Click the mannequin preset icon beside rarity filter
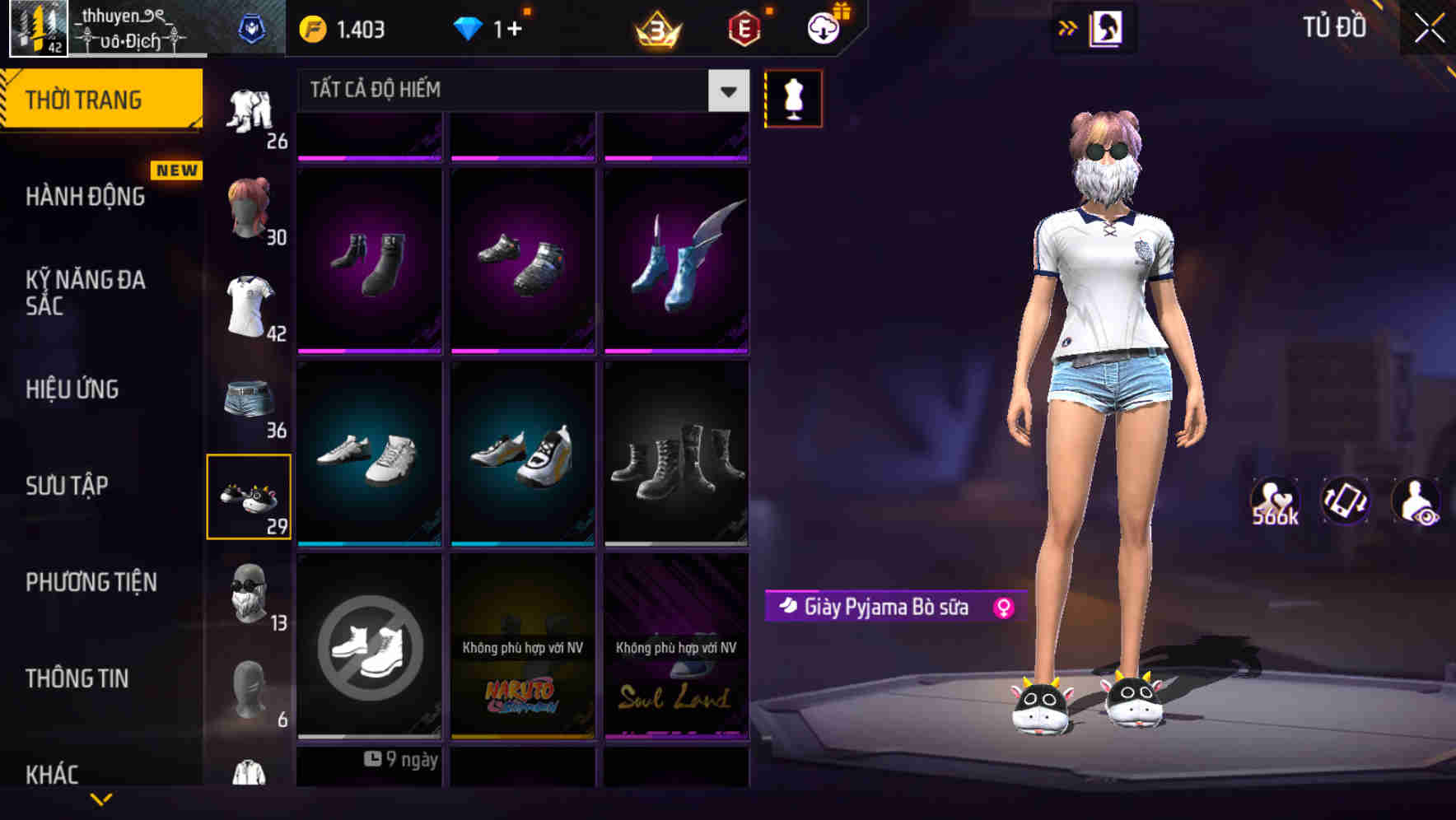The width and height of the screenshot is (1456, 820). [792, 97]
